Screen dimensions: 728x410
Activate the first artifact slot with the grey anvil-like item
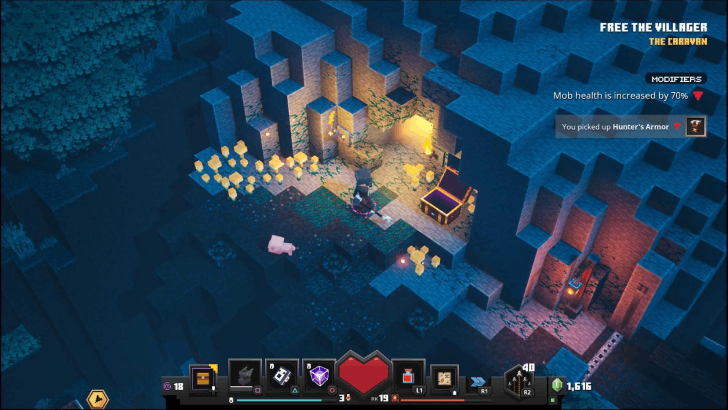(x=244, y=375)
